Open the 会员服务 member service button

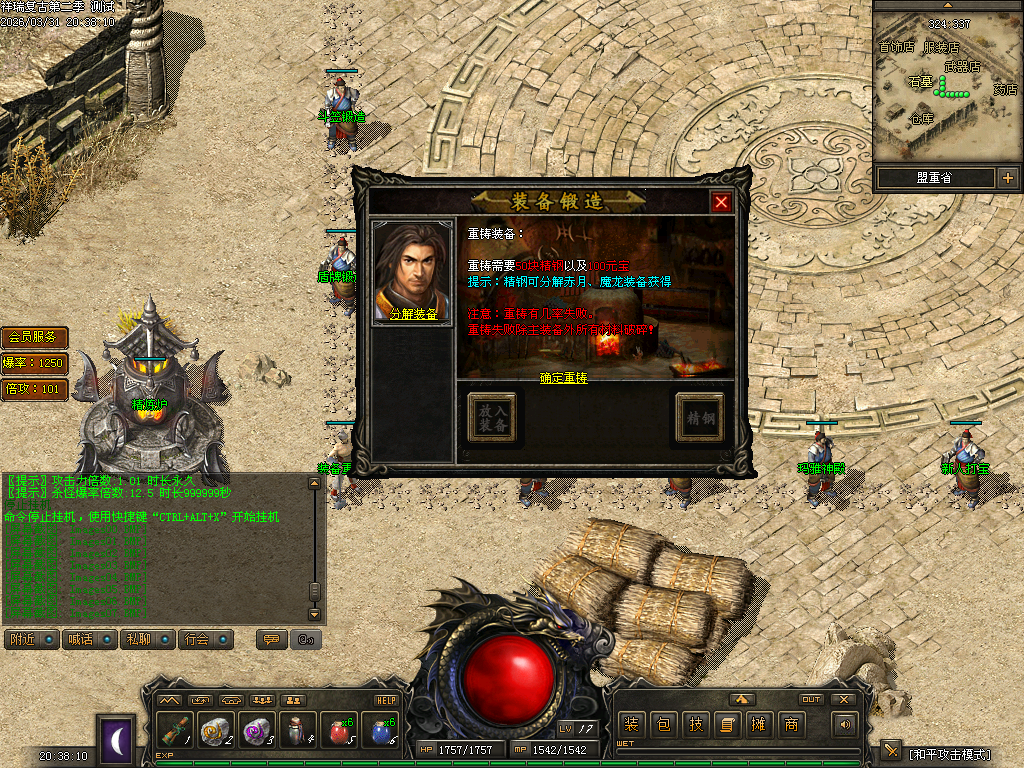pyautogui.click(x=34, y=337)
